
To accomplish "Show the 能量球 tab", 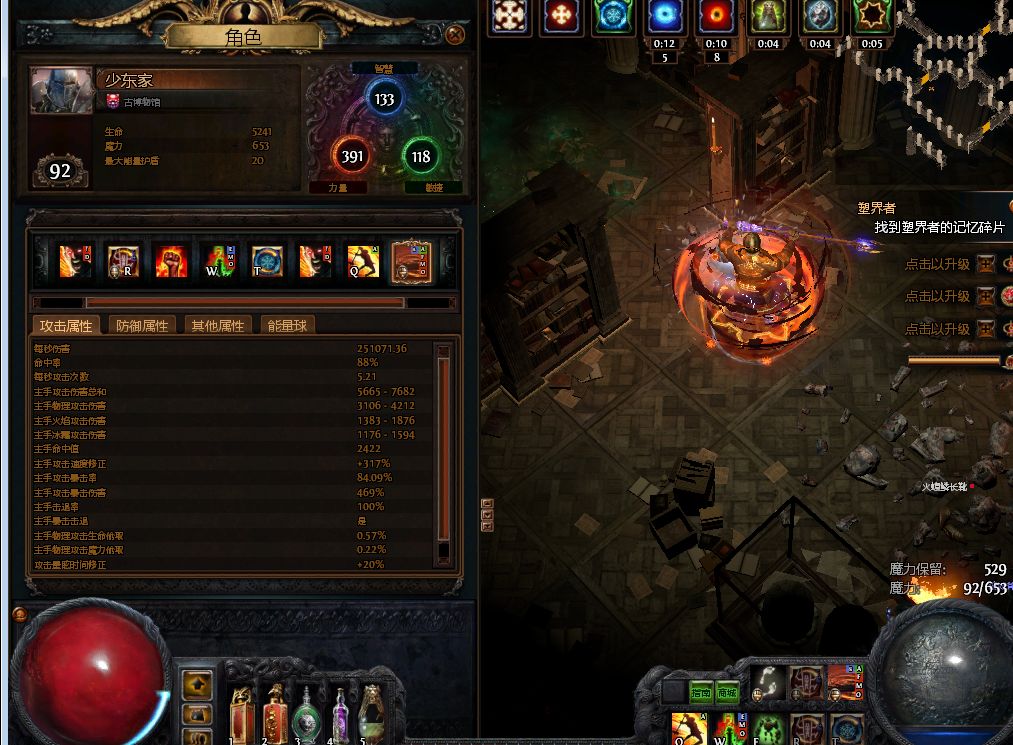I will 288,325.
